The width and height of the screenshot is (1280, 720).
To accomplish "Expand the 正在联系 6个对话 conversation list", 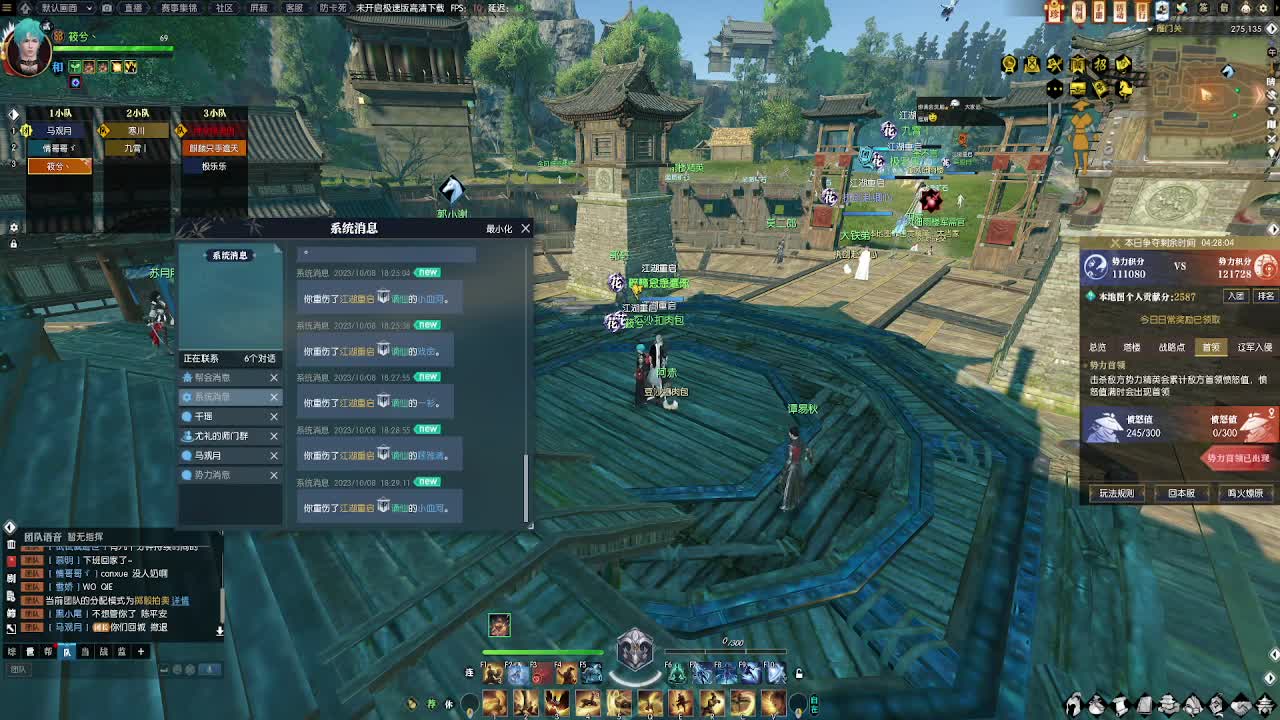I will coord(230,358).
